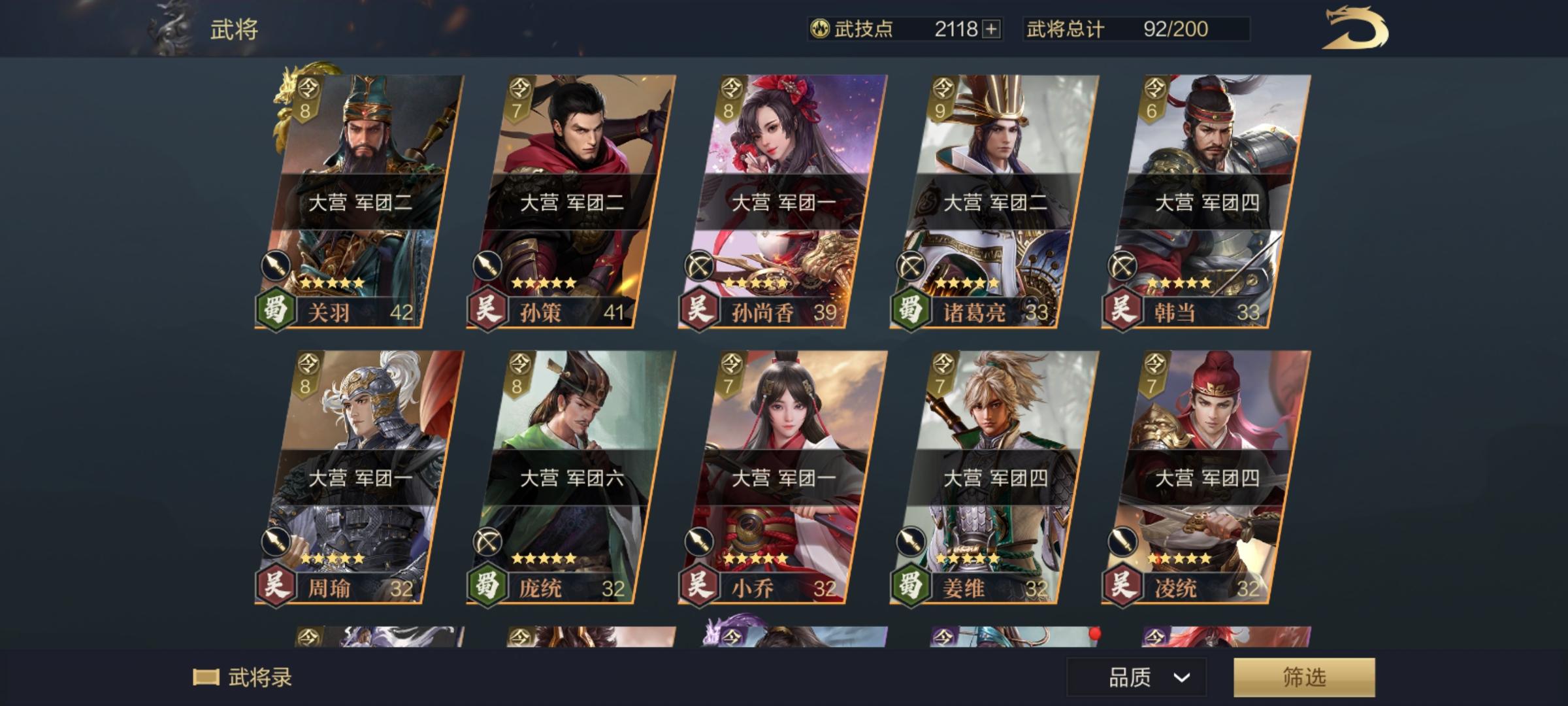
Task: Click the spear icon on 凌统's card
Action: pyautogui.click(x=1122, y=540)
